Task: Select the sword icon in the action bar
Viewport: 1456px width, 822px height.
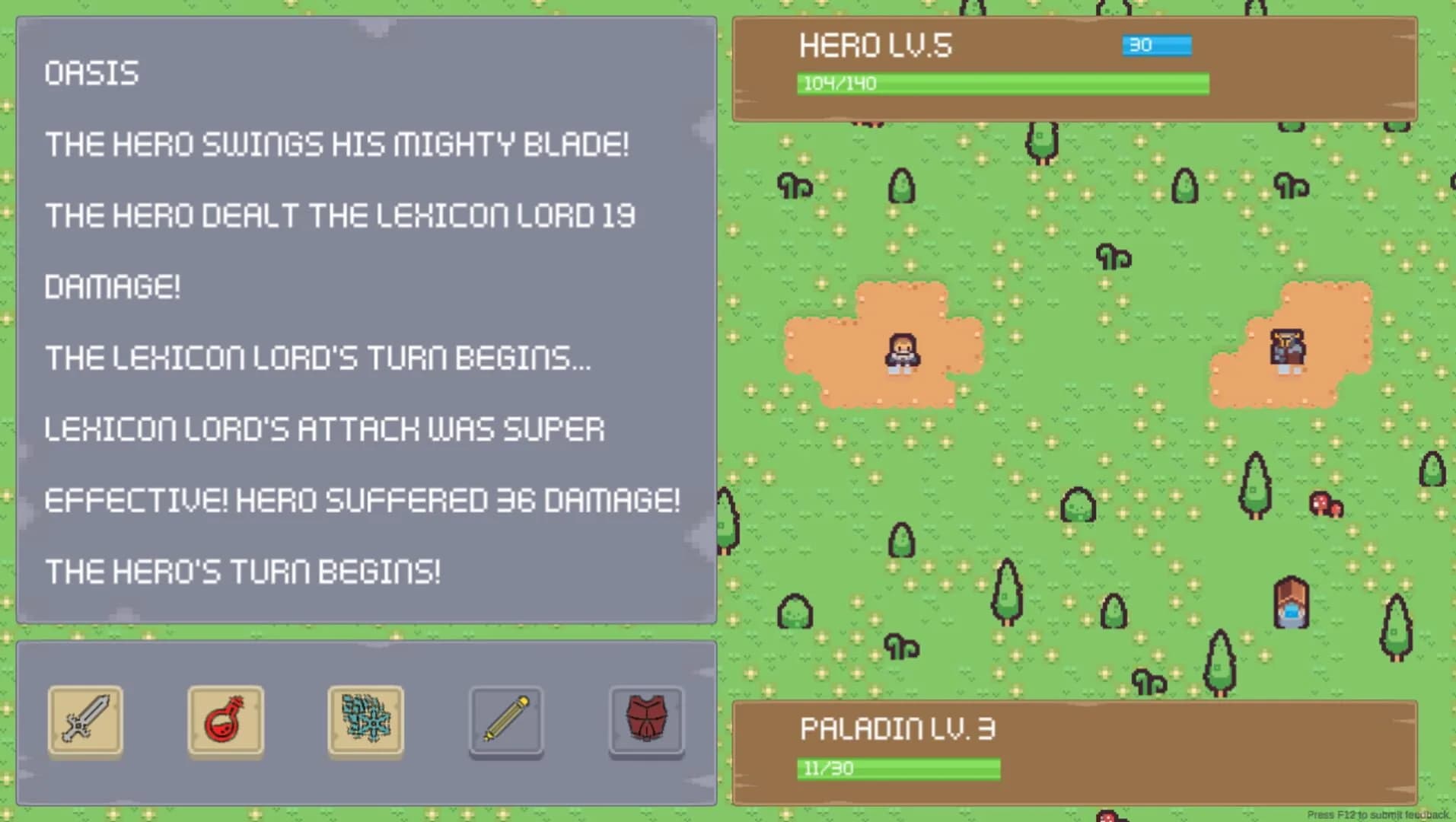Action: (85, 721)
